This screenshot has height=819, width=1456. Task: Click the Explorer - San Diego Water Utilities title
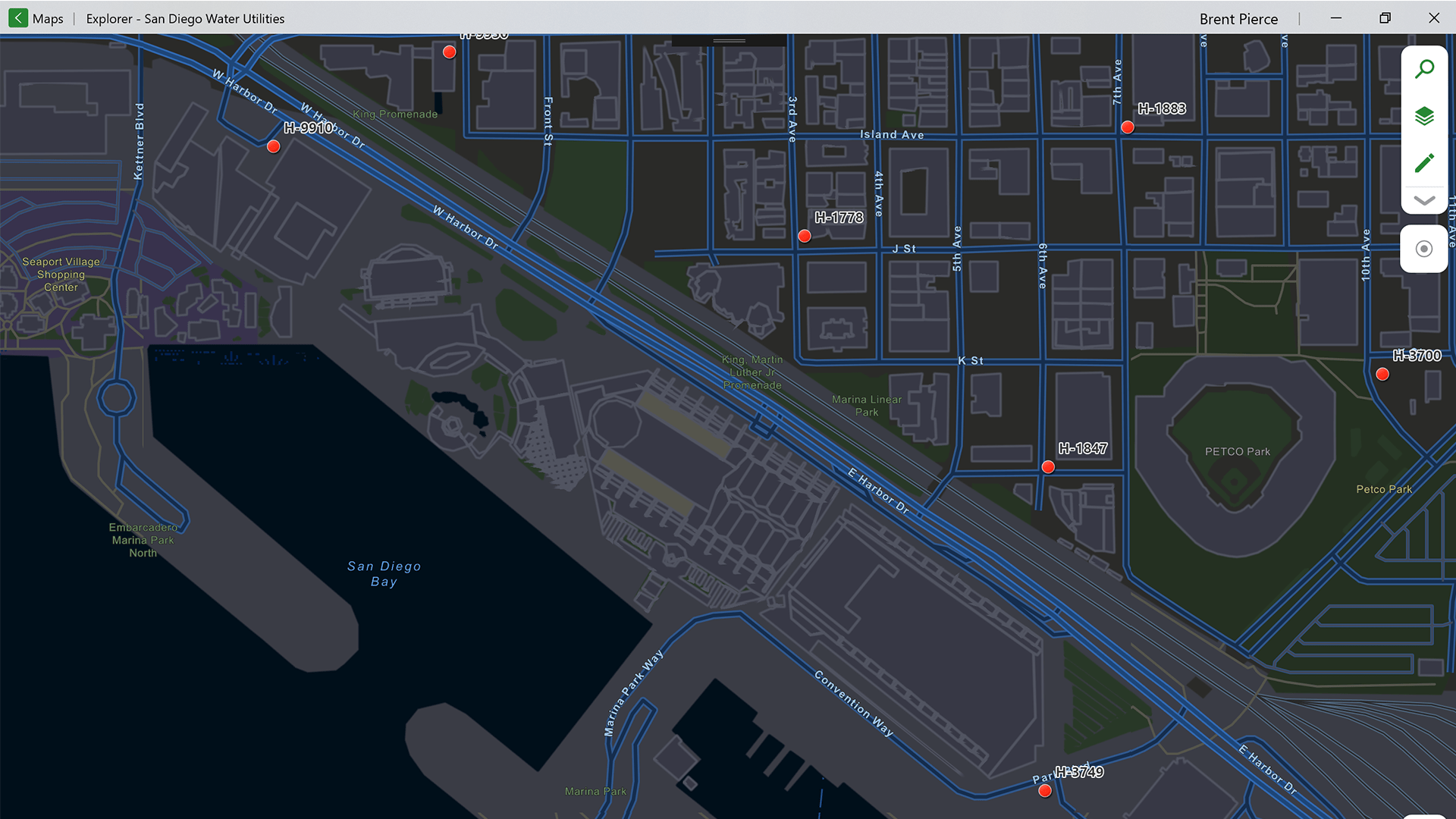184,18
